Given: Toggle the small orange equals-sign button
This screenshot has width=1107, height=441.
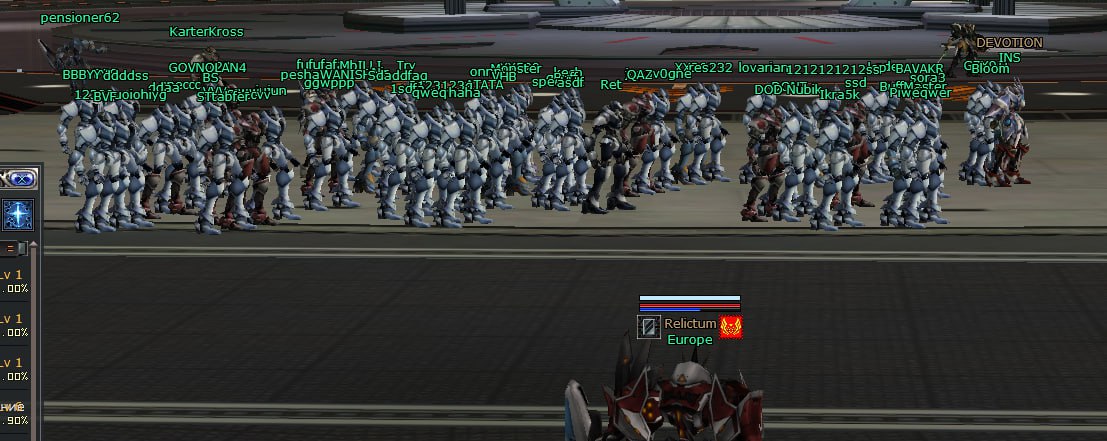Looking at the screenshot, I should (11, 248).
